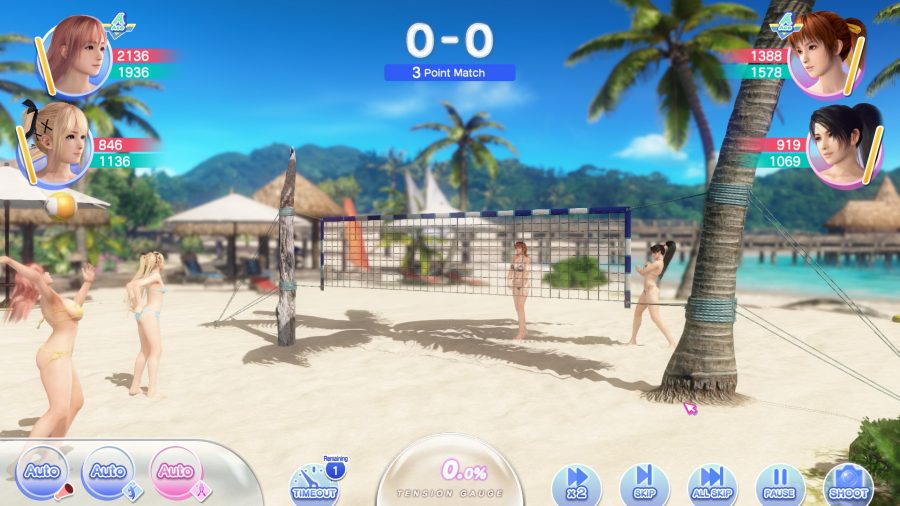Pause the match
Viewport: 900px width, 506px height.
click(x=780, y=483)
